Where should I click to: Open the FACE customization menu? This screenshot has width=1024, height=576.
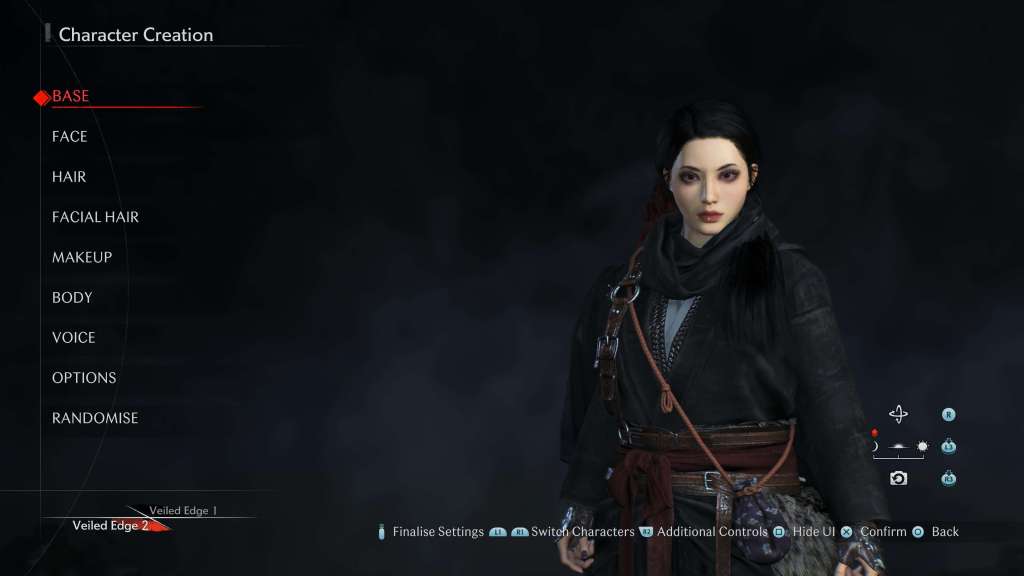(70, 137)
